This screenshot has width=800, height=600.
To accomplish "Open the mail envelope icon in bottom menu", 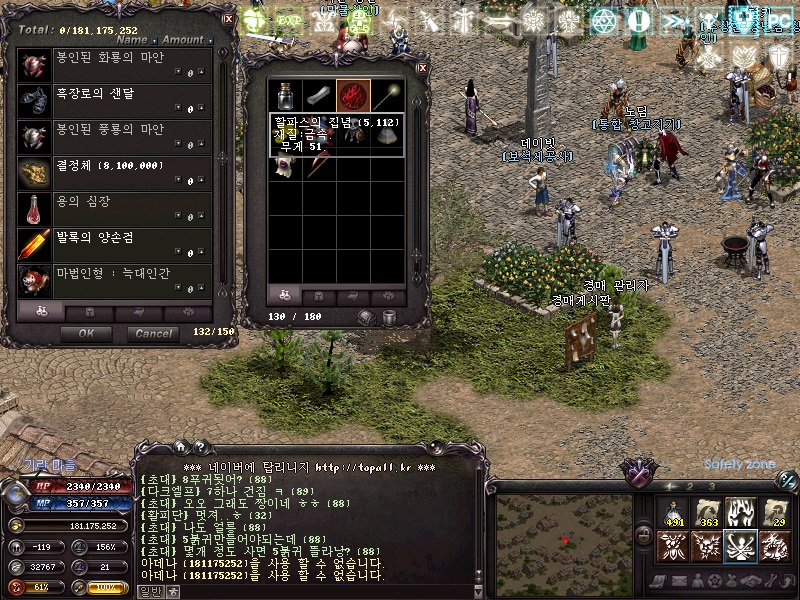I will [x=678, y=580].
